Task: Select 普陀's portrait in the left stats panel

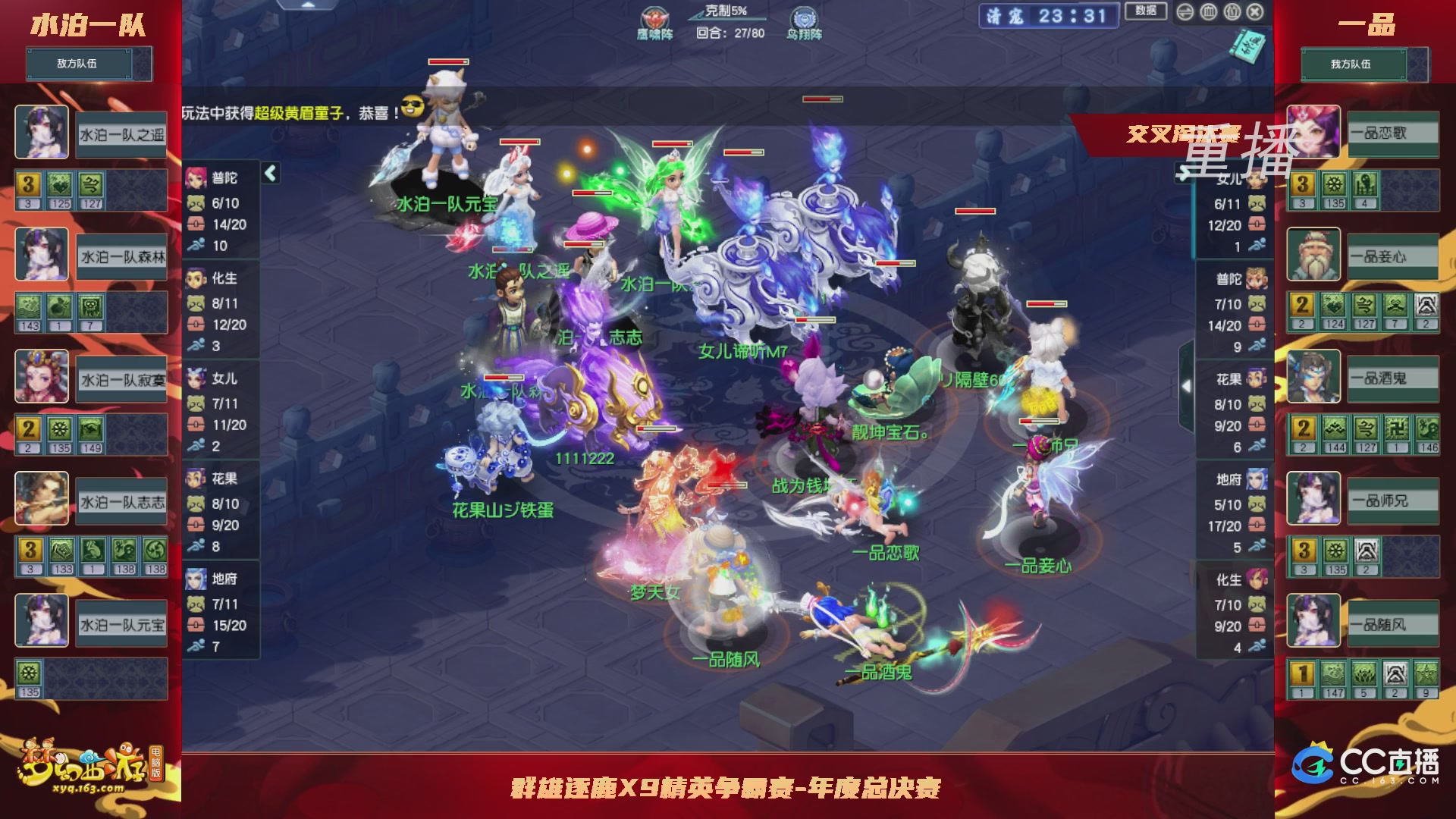Action: [196, 177]
